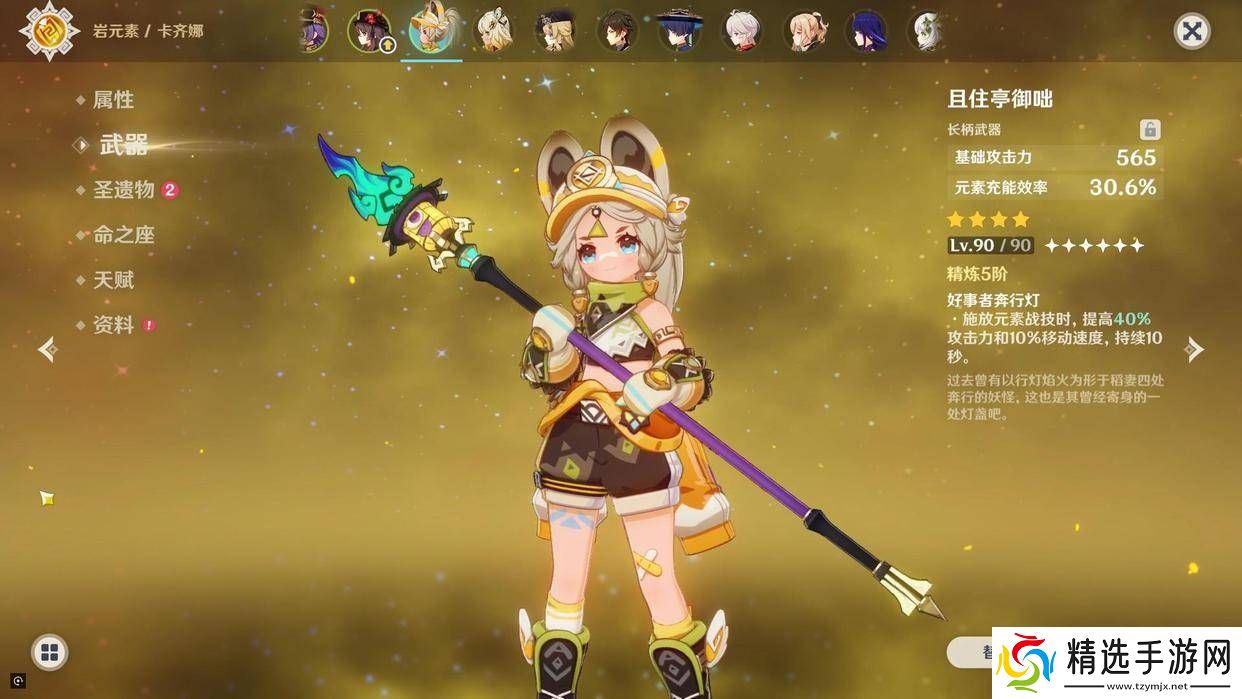Open the four-square grid menu button
The height and width of the screenshot is (699, 1242).
pyautogui.click(x=49, y=653)
